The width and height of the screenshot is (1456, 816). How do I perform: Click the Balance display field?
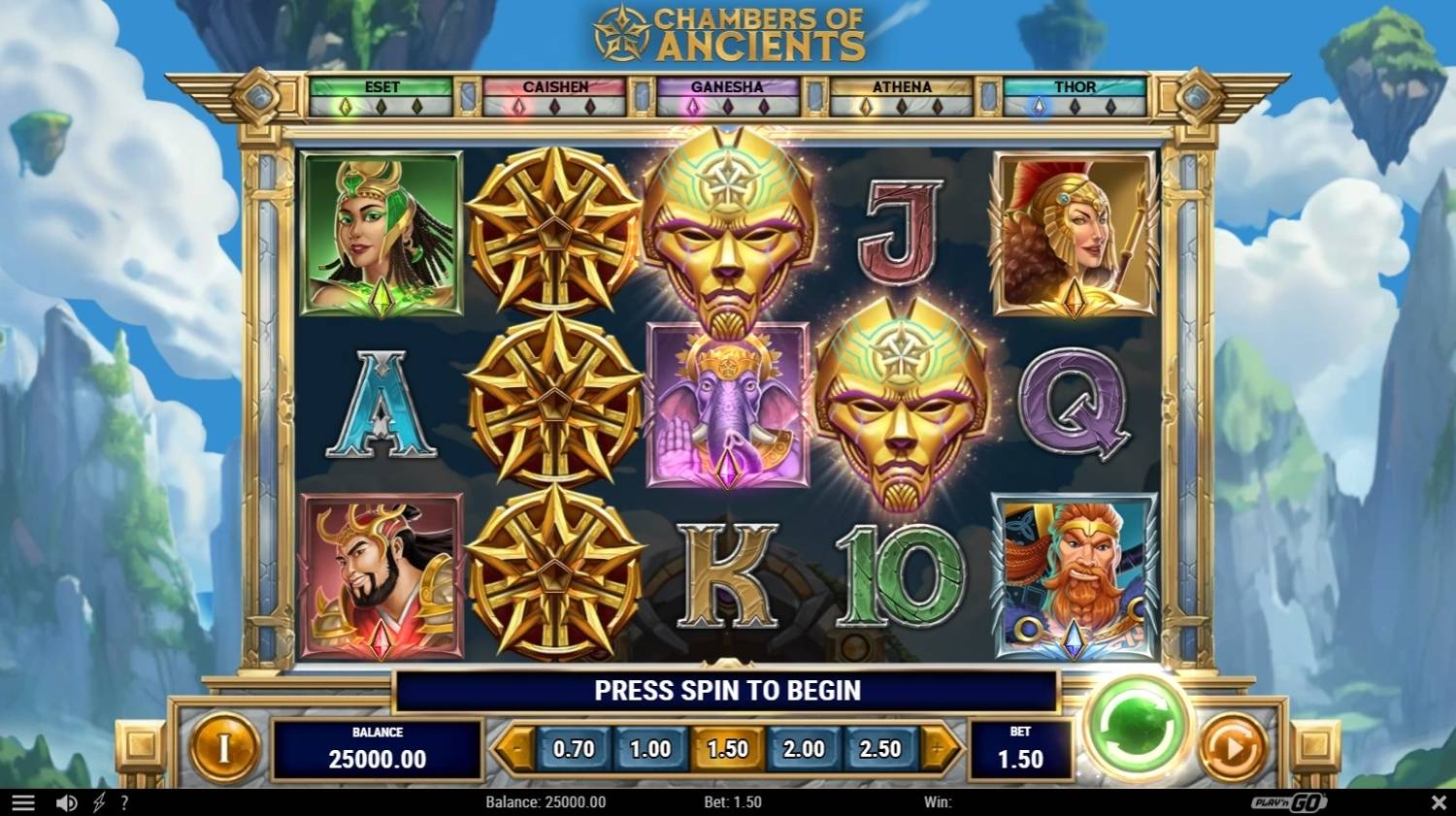(378, 749)
